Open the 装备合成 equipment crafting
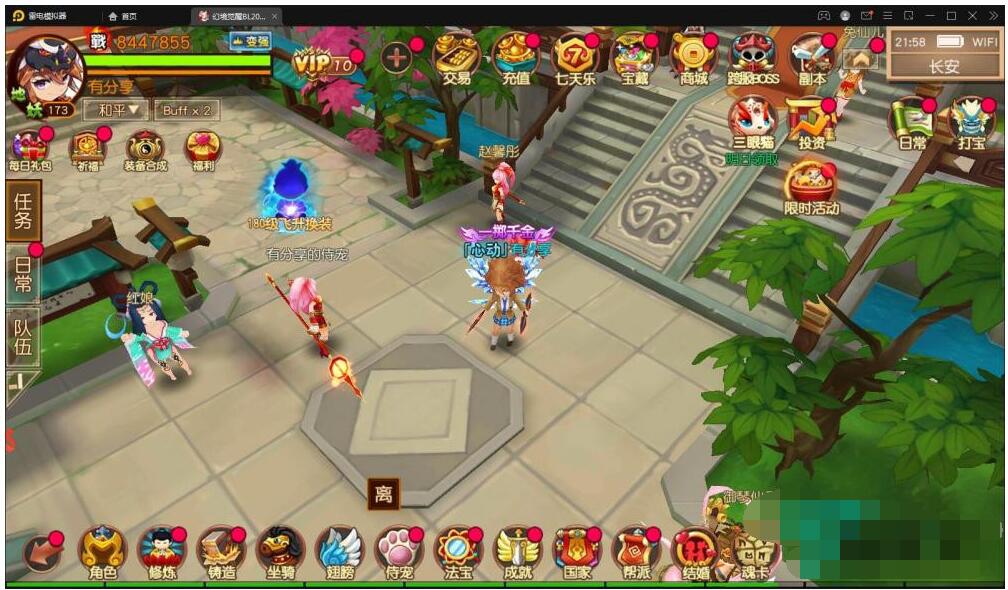Viewport: 1008px width, 590px height. coord(146,150)
